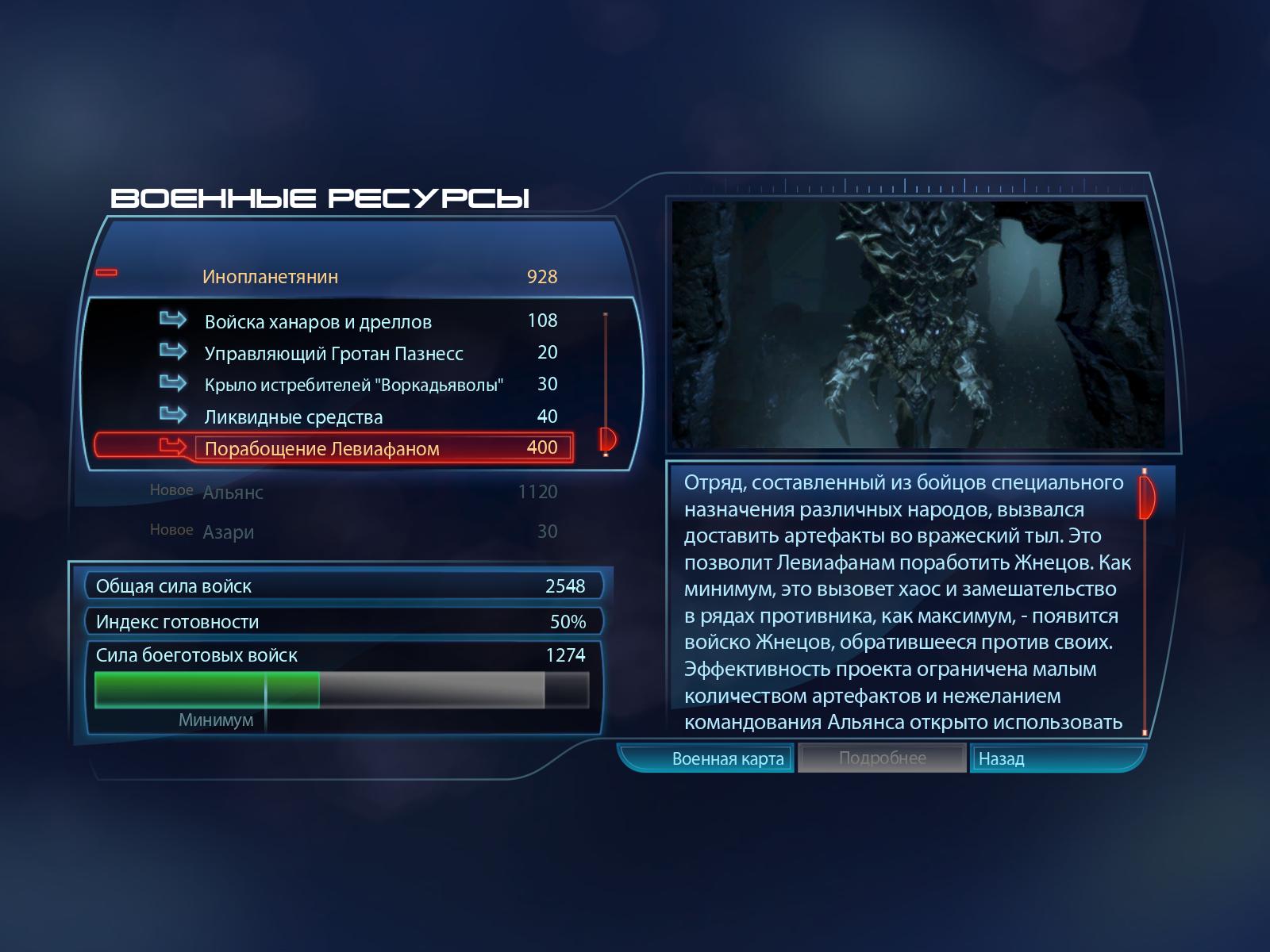This screenshot has width=1270, height=952.
Task: Expand the Азари category
Action: (x=228, y=532)
